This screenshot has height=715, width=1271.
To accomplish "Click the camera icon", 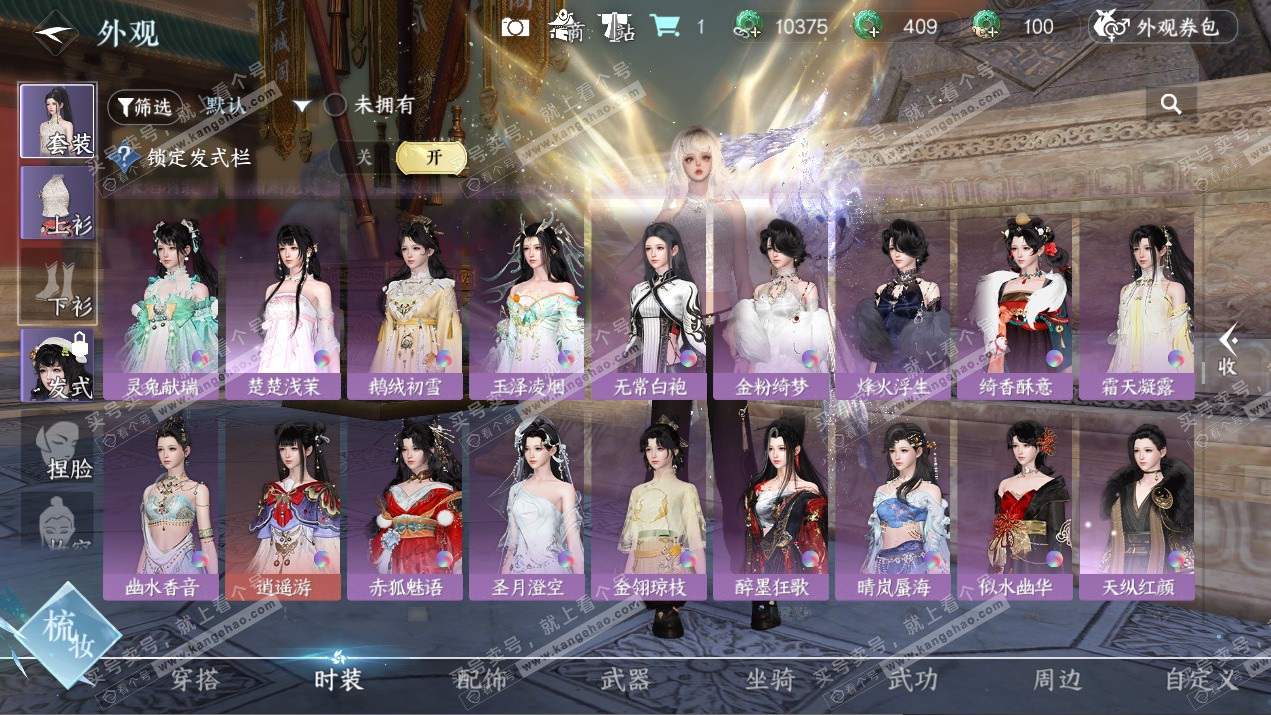I will (x=515, y=27).
